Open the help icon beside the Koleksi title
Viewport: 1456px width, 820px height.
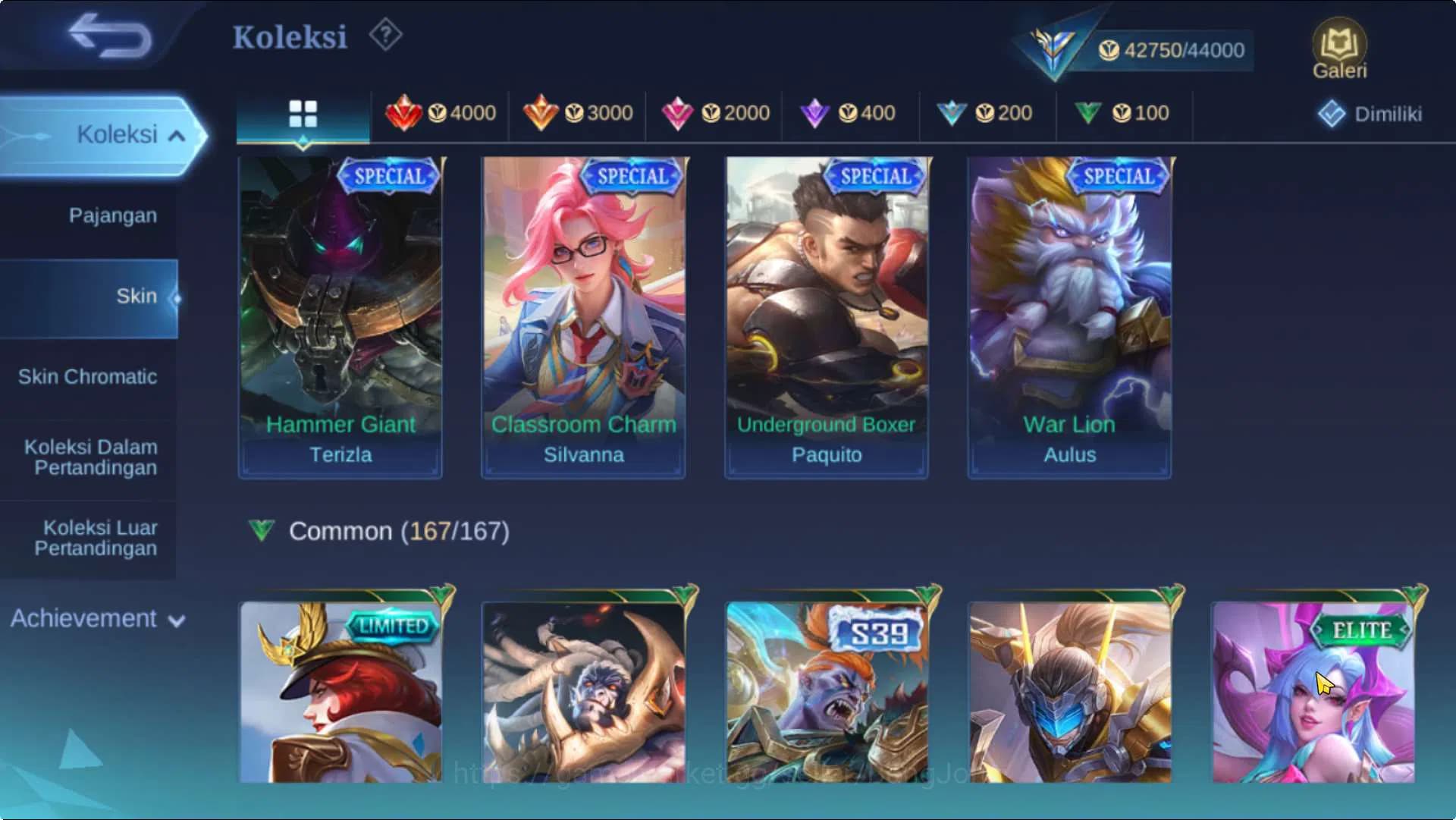tap(385, 34)
